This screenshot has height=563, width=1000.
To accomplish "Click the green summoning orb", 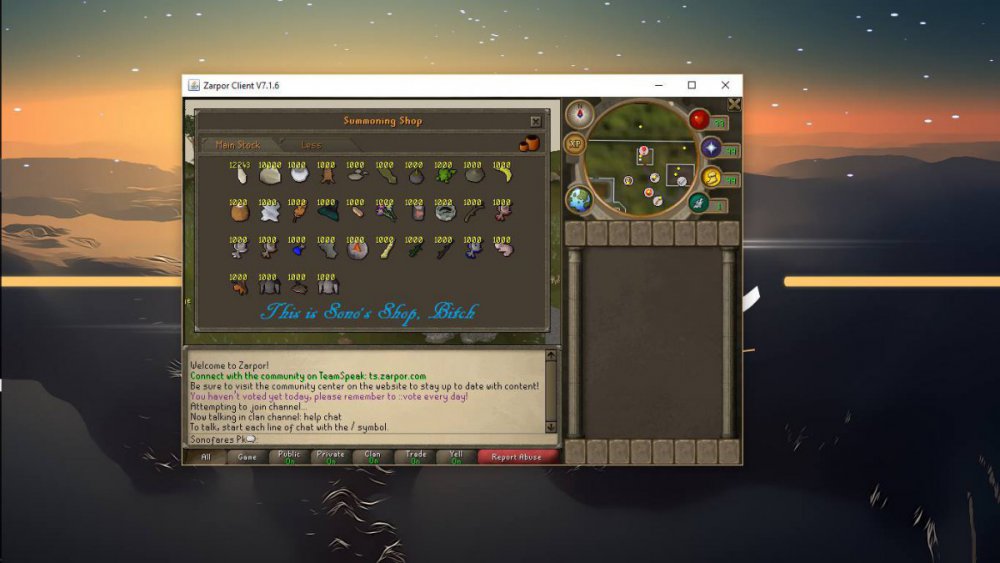I will 700,203.
